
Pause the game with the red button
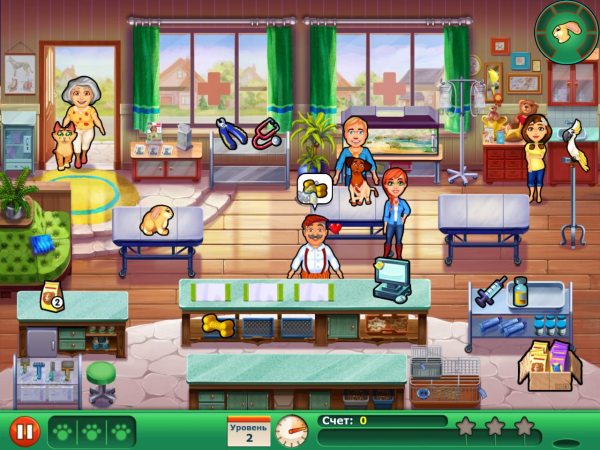pos(24,431)
